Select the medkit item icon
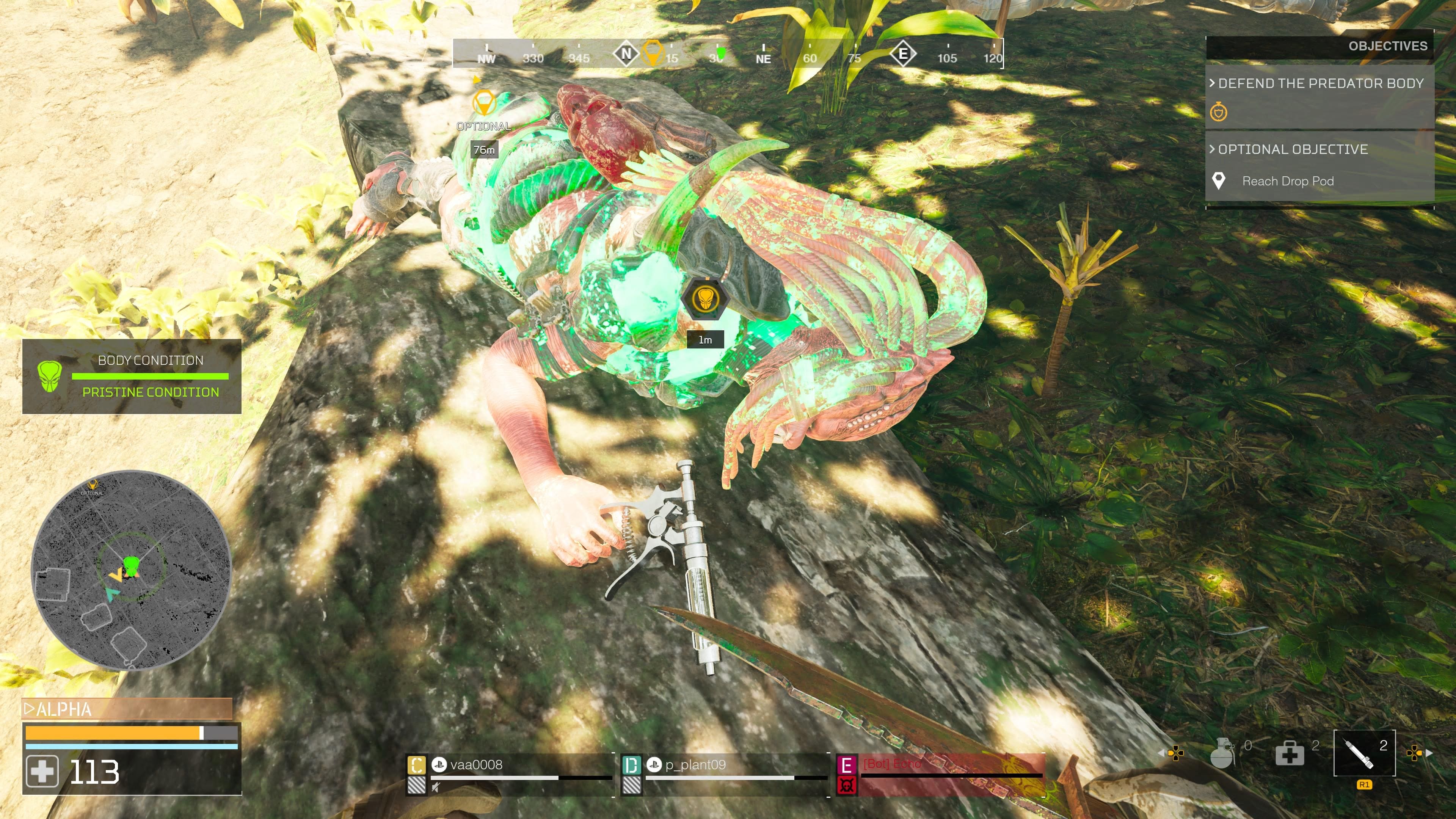This screenshot has height=819, width=1456. point(1289,753)
